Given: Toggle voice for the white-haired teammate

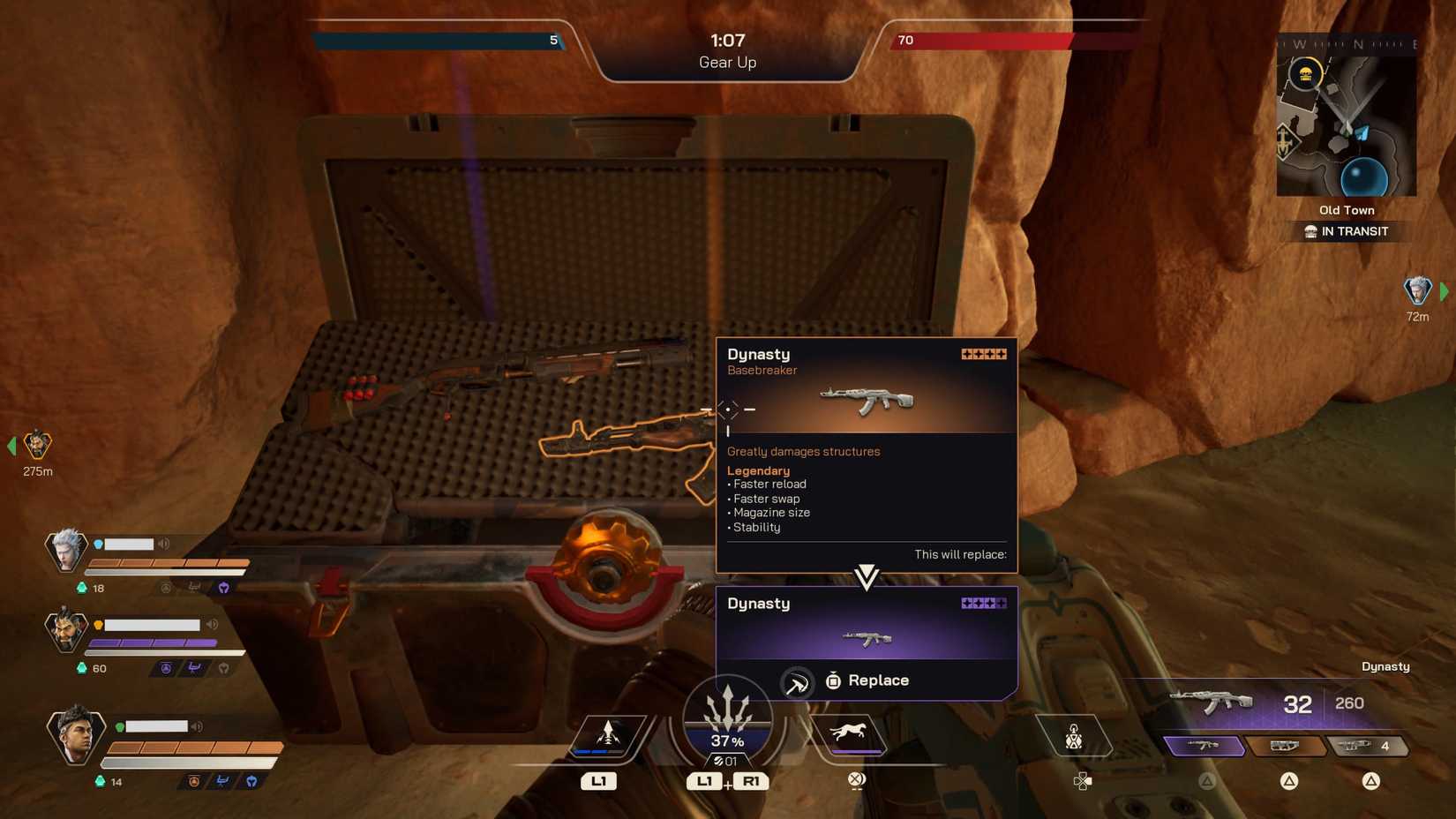Looking at the screenshot, I should (164, 544).
